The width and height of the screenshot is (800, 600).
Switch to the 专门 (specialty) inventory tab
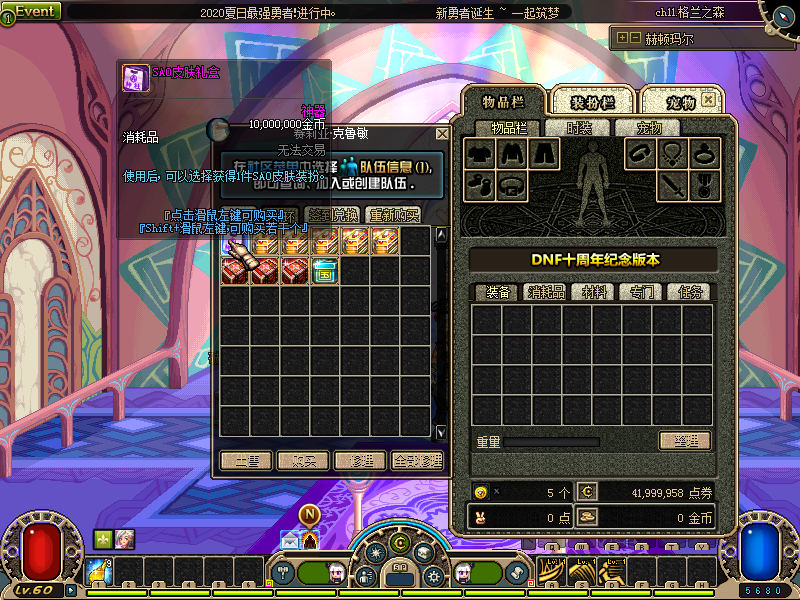pyautogui.click(x=642, y=292)
